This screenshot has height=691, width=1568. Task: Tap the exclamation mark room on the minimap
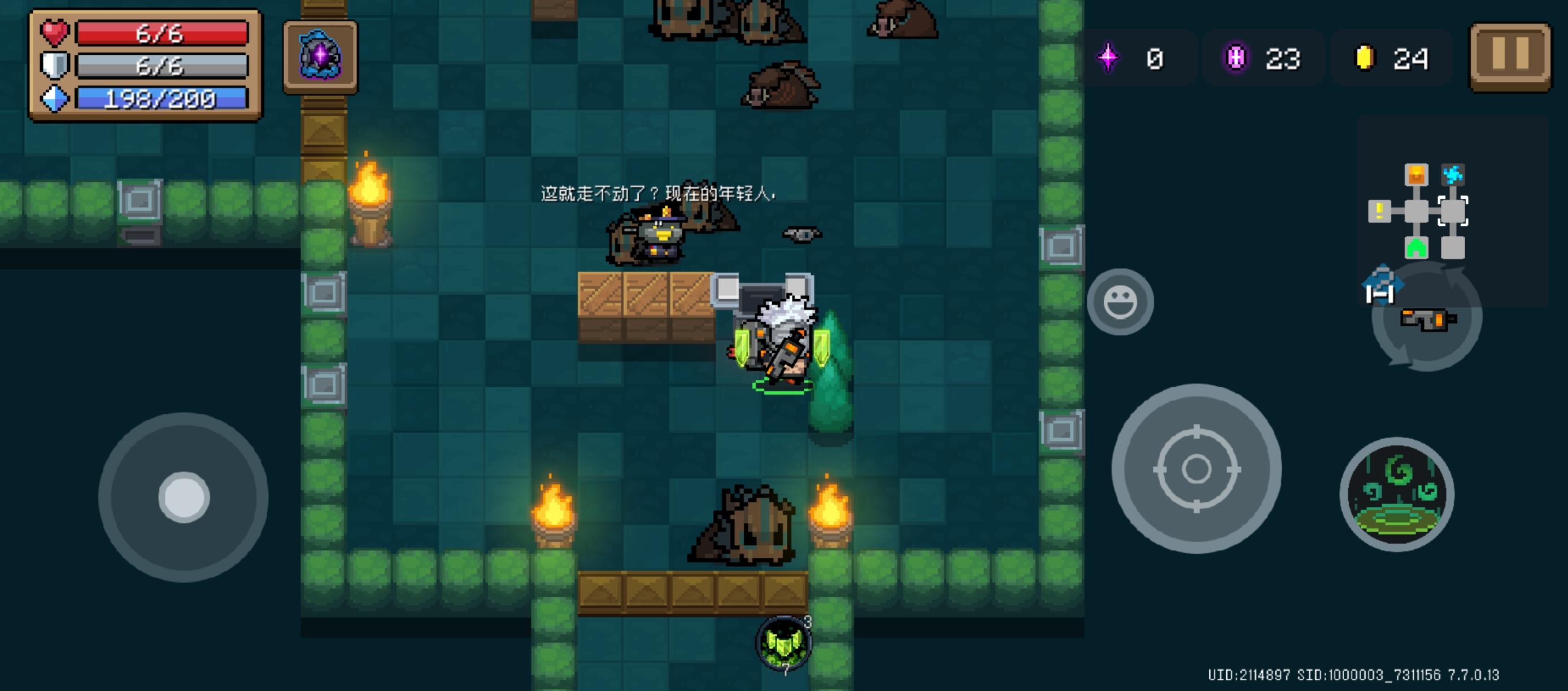[1379, 211]
